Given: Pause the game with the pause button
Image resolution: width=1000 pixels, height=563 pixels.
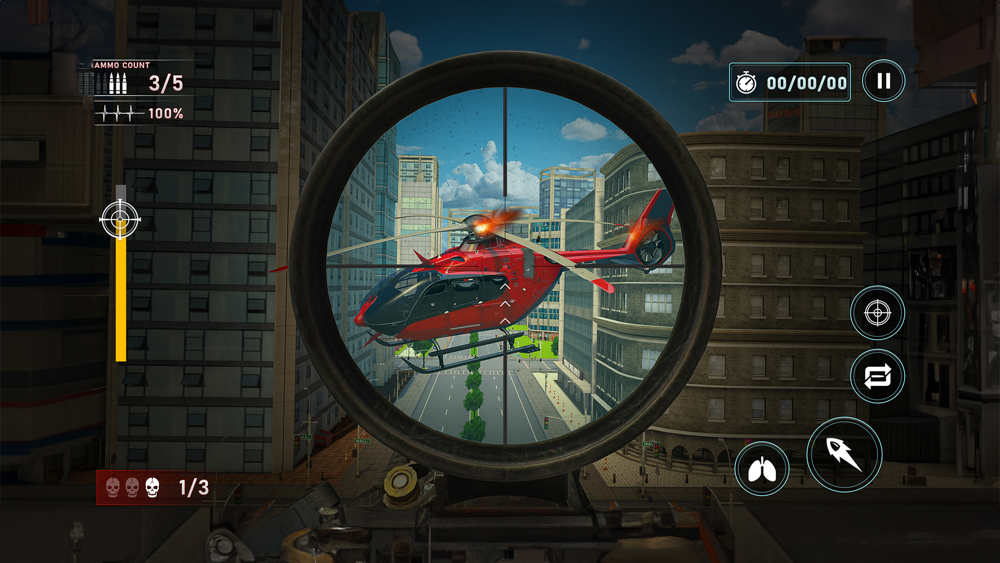Looking at the screenshot, I should click(883, 82).
